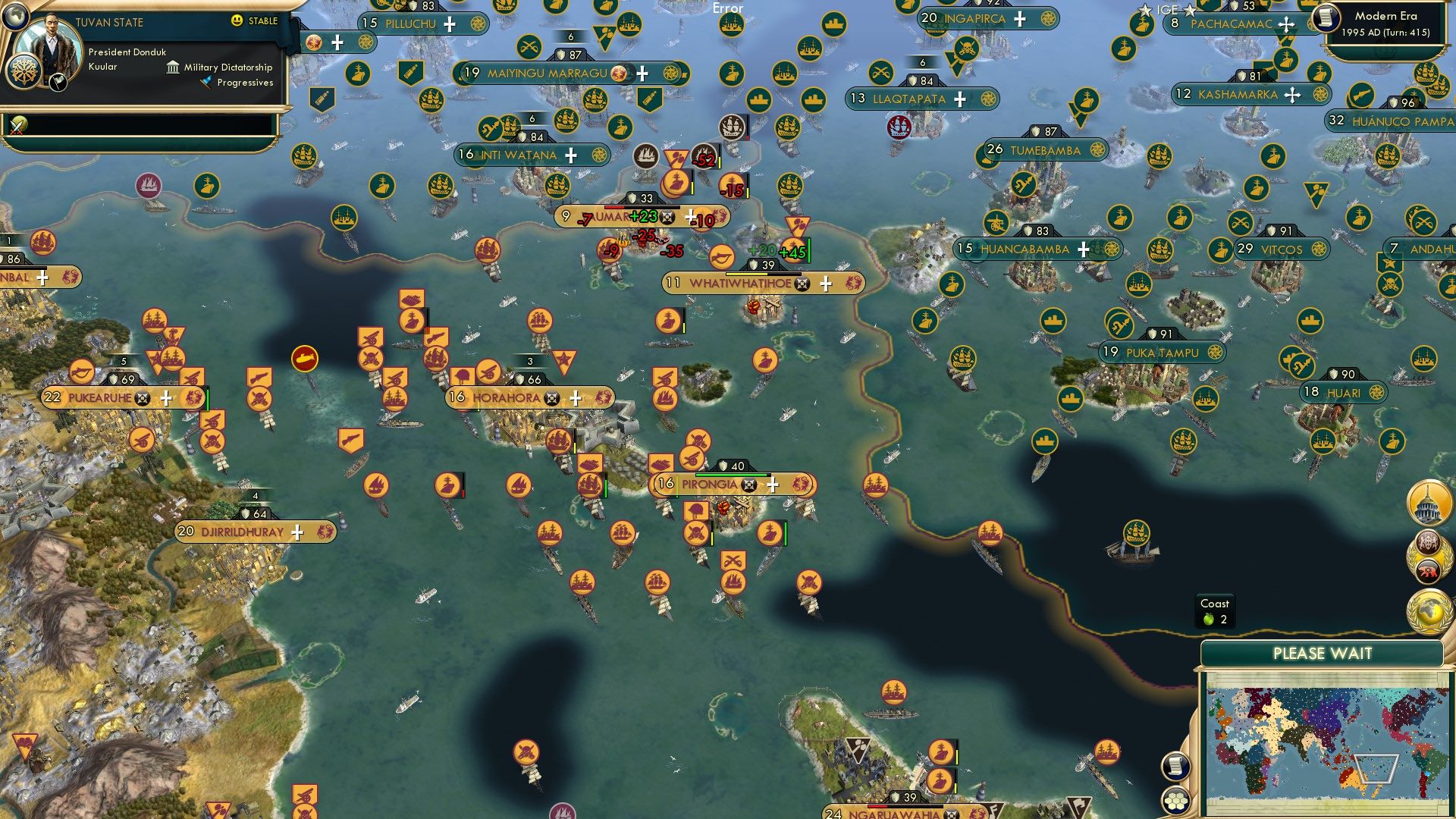Image resolution: width=1456 pixels, height=819 pixels.
Task: Click the Modern Era turn counter banner
Action: 1388,23
